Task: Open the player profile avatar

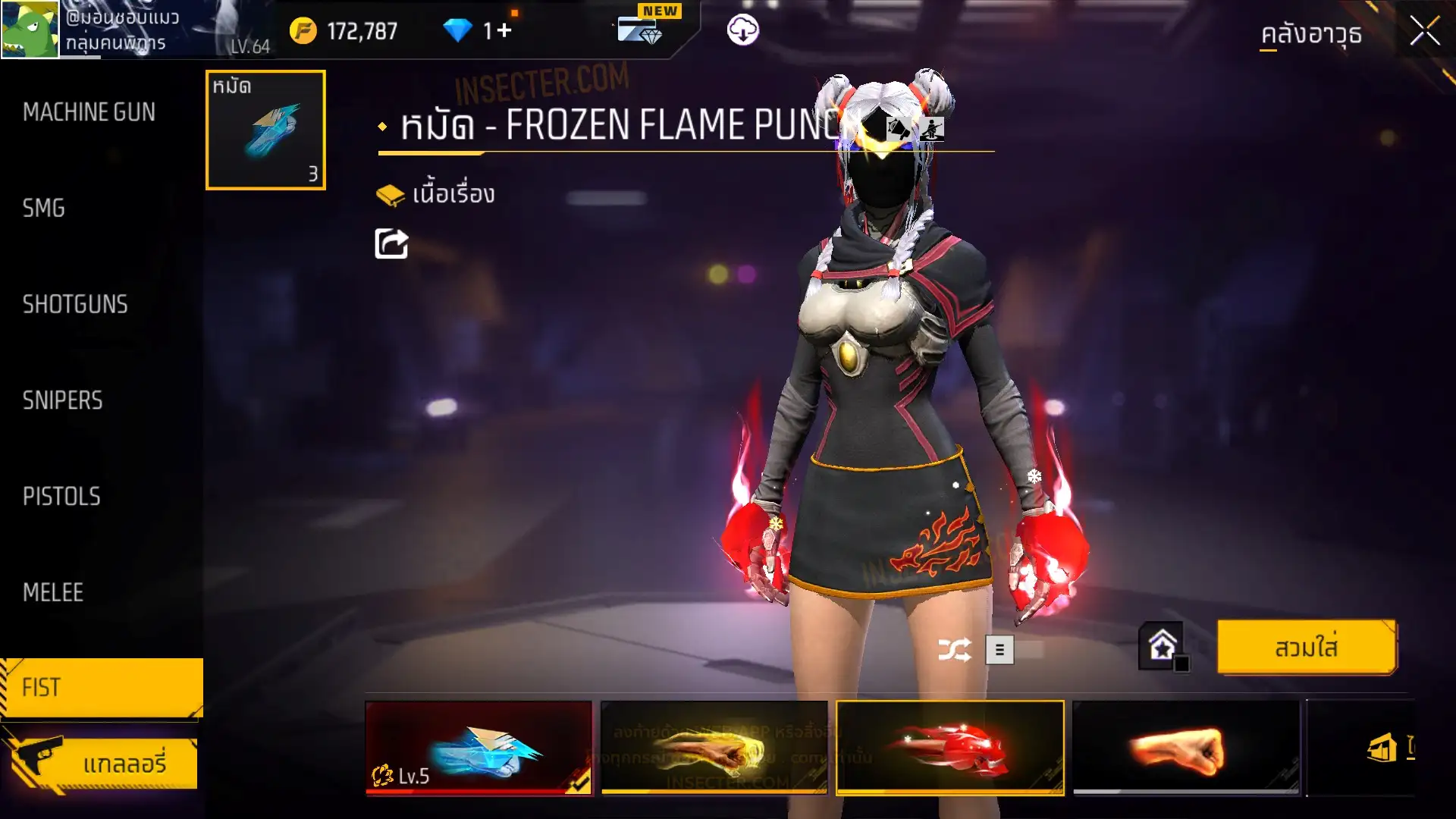Action: [30, 30]
